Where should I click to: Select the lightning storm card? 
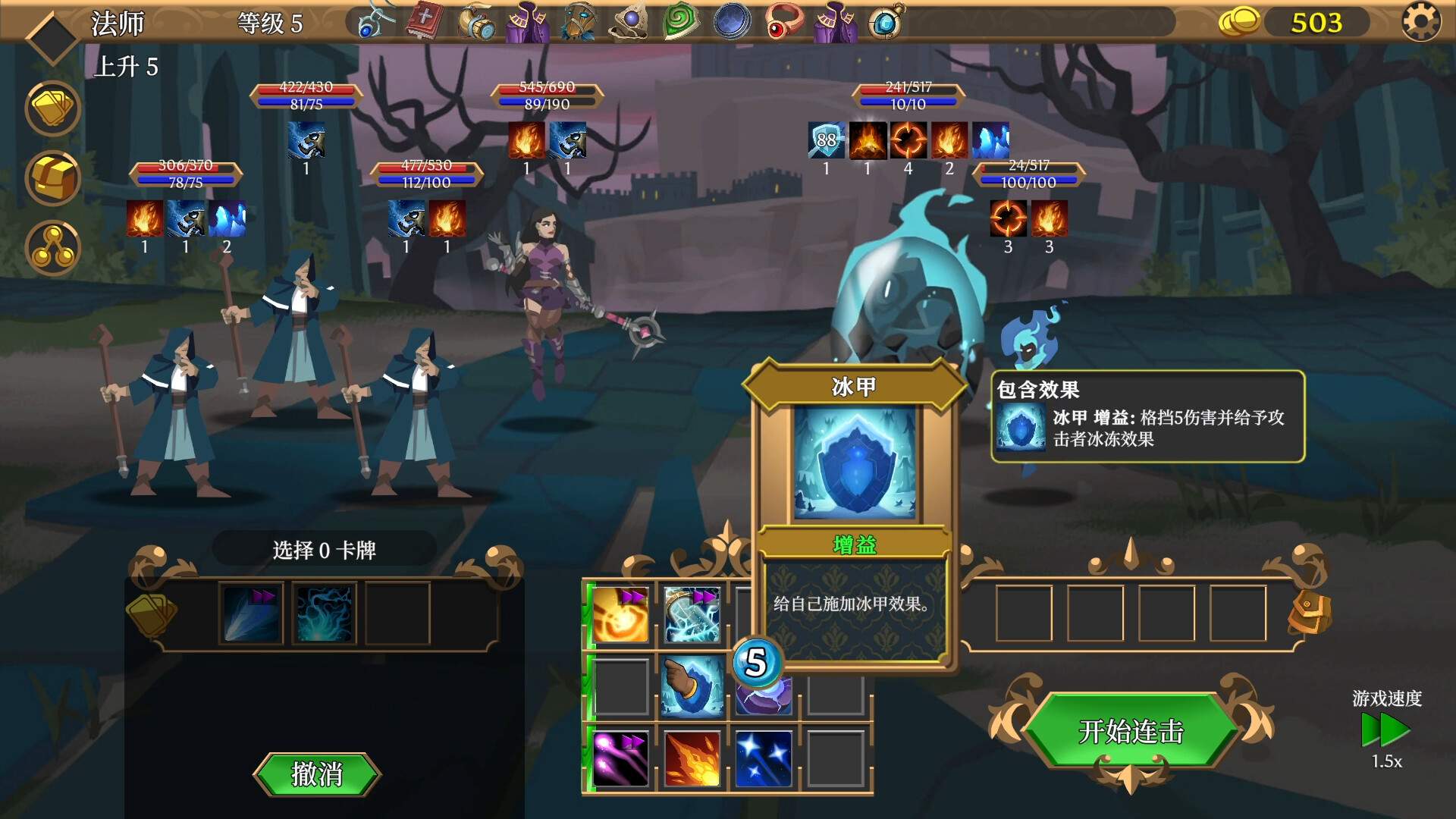click(x=691, y=613)
